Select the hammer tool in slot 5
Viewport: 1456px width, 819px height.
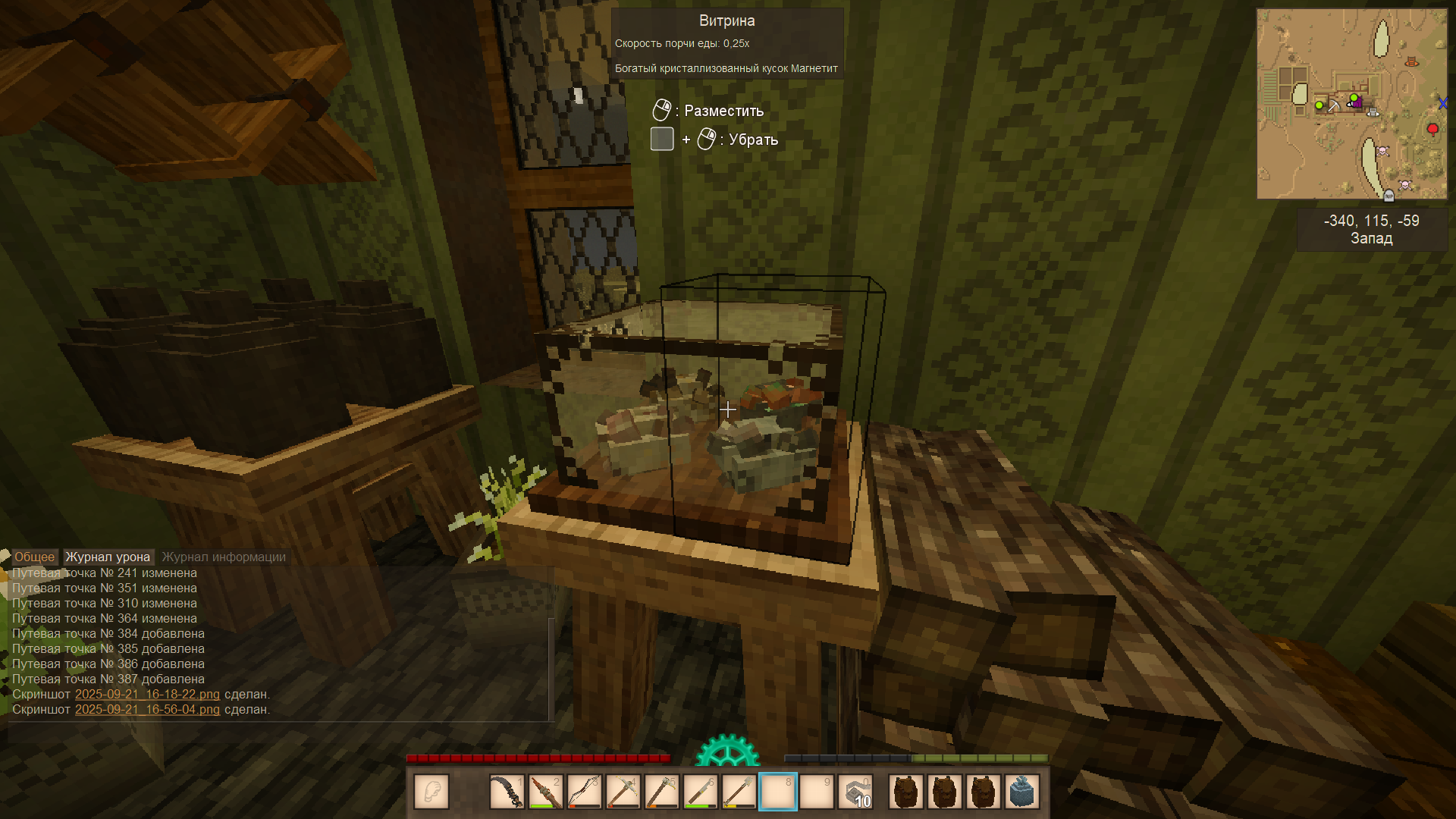[x=661, y=792]
